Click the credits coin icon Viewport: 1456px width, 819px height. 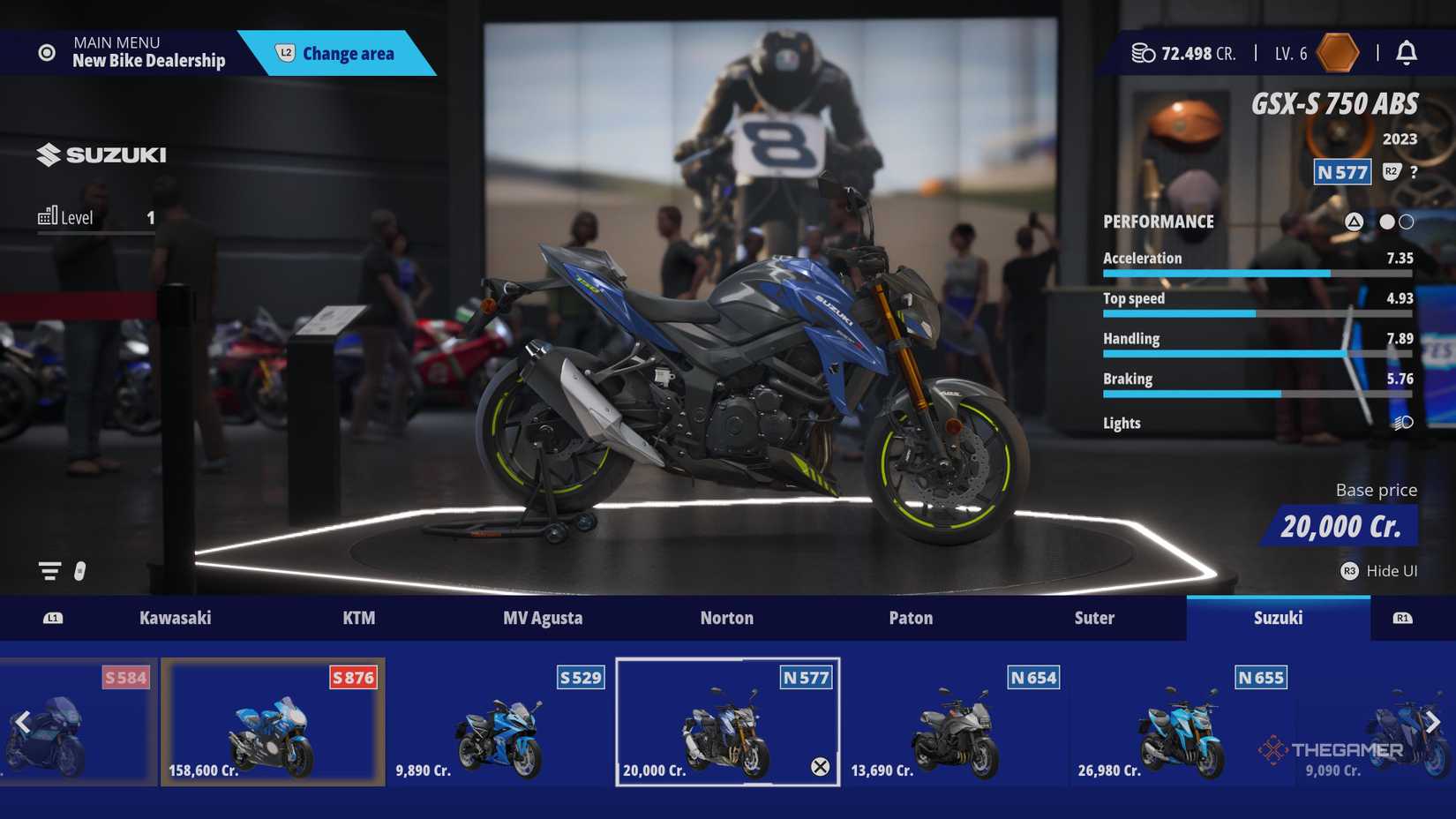pyautogui.click(x=1142, y=53)
